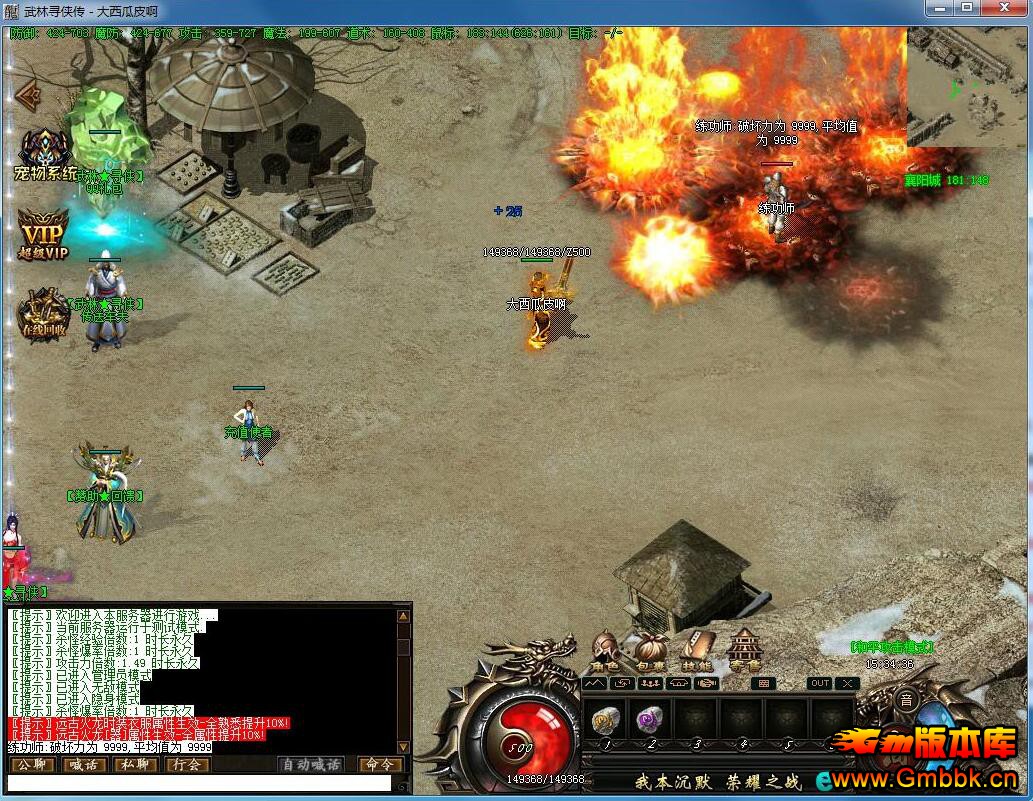
Task: Toggle the 自动喊话 auto-shout button
Action: point(311,765)
